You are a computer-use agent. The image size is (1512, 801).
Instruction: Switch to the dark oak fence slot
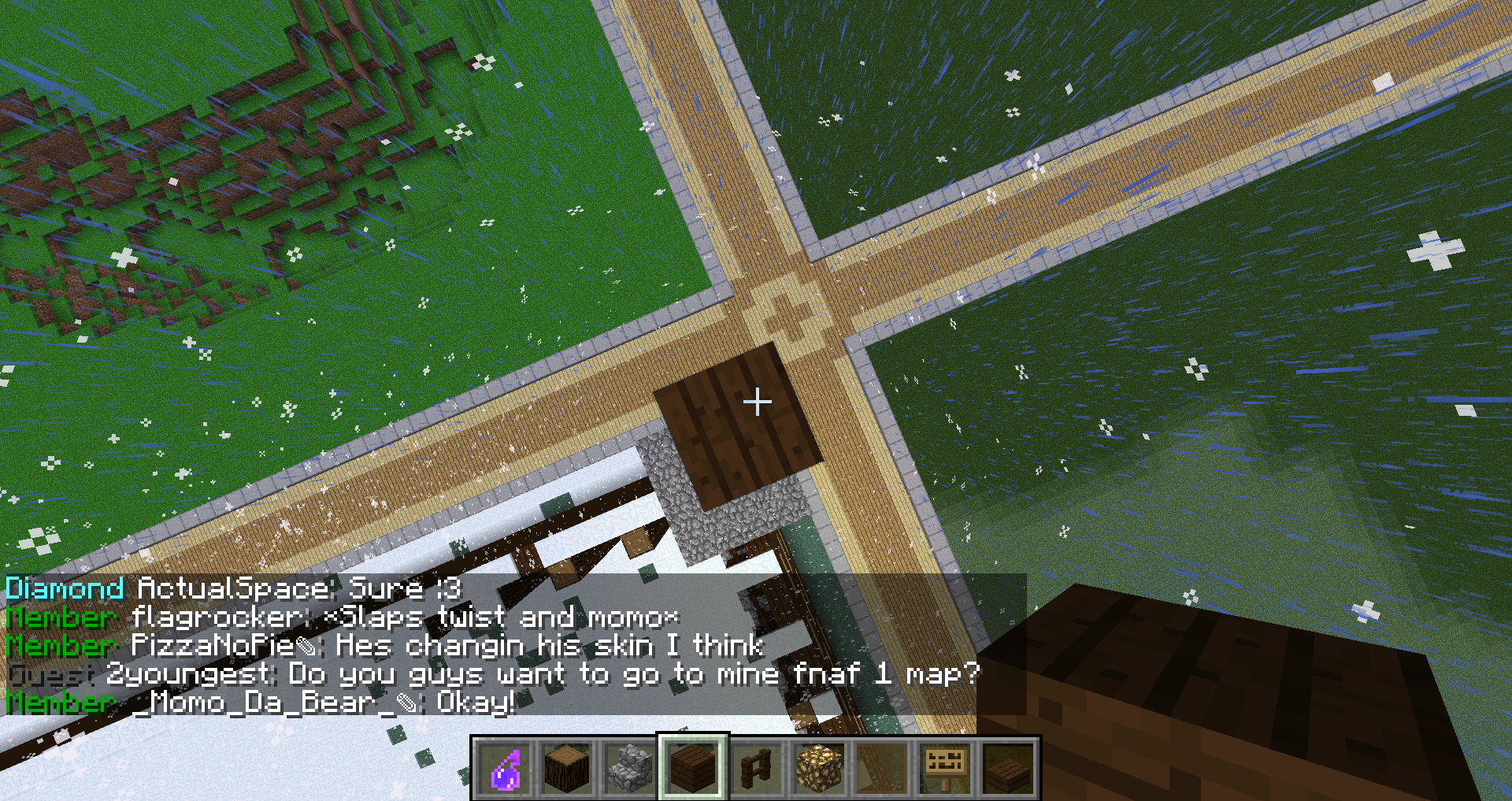coord(756,768)
